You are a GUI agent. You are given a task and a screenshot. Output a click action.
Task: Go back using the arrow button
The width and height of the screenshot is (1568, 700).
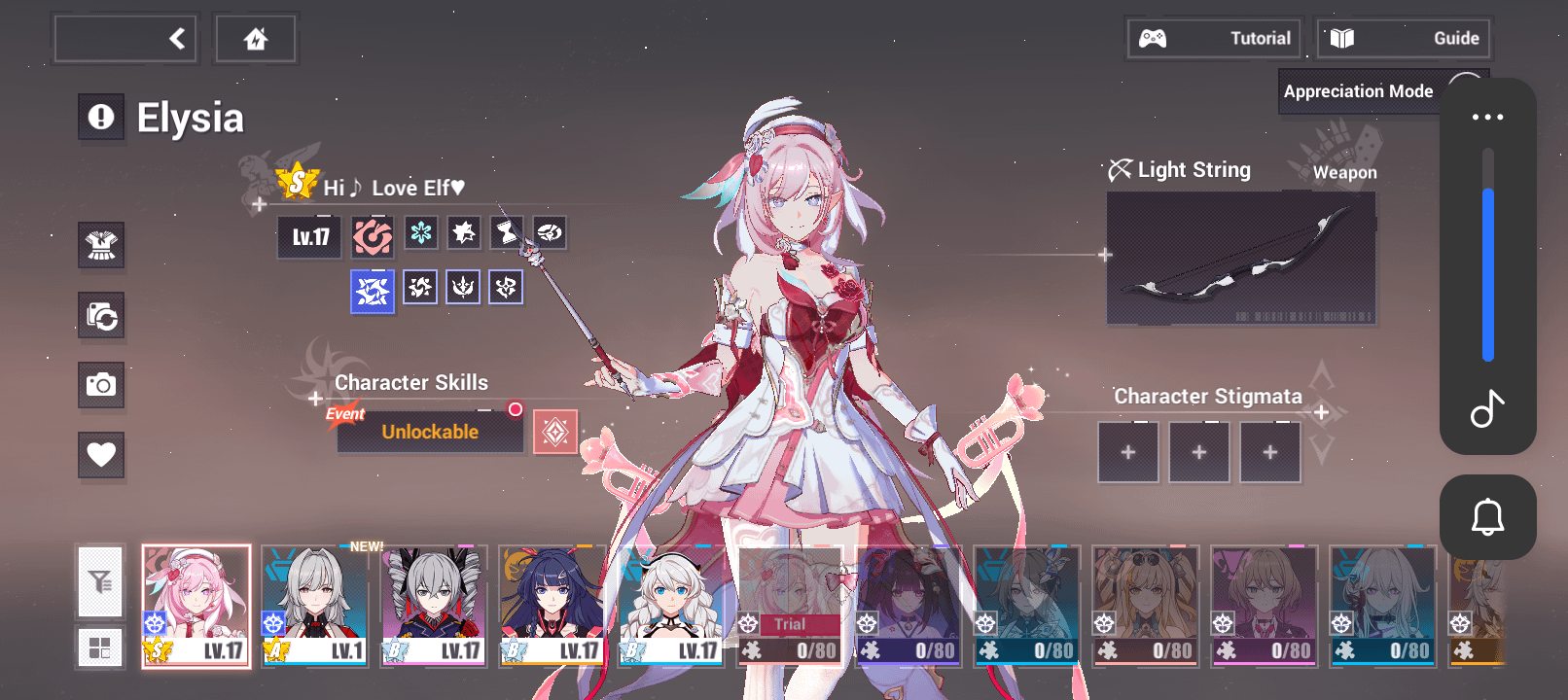coord(126,39)
